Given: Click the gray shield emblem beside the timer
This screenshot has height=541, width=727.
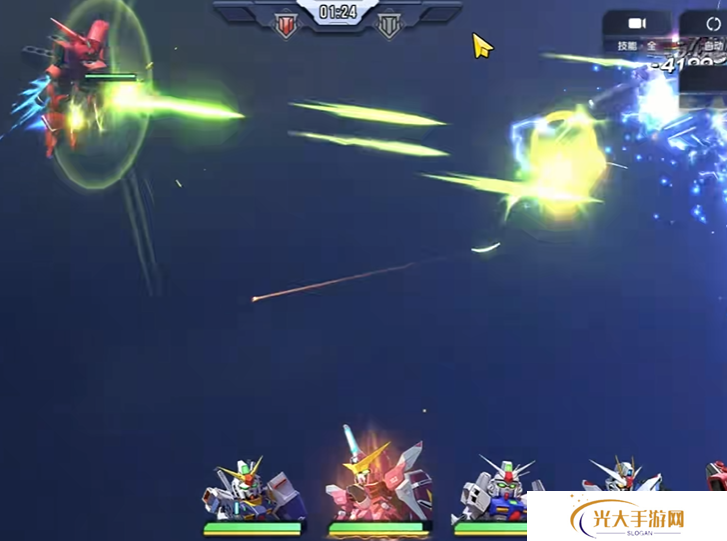Looking at the screenshot, I should click(x=389, y=26).
